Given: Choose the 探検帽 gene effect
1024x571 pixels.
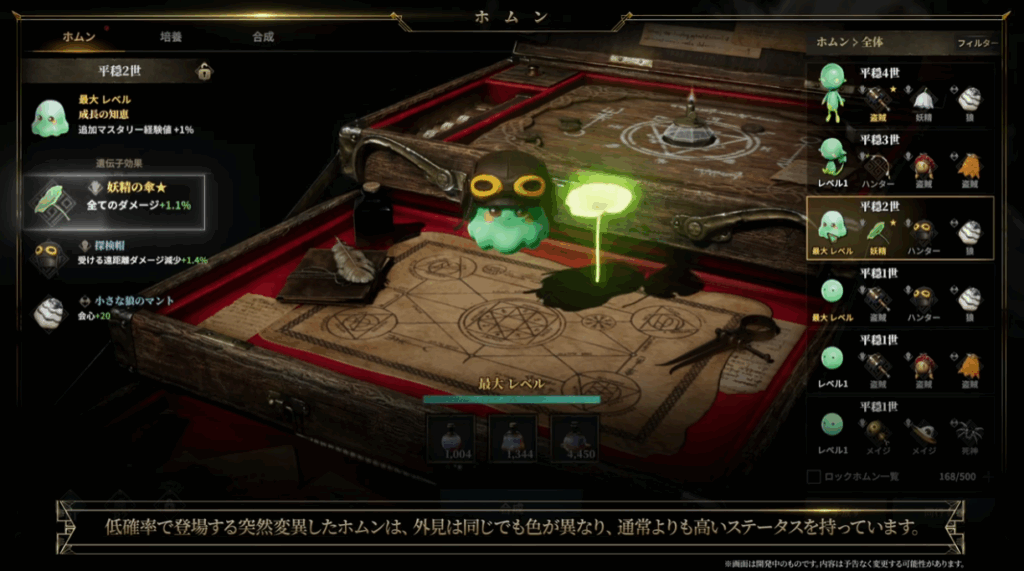Looking at the screenshot, I should (x=116, y=253).
